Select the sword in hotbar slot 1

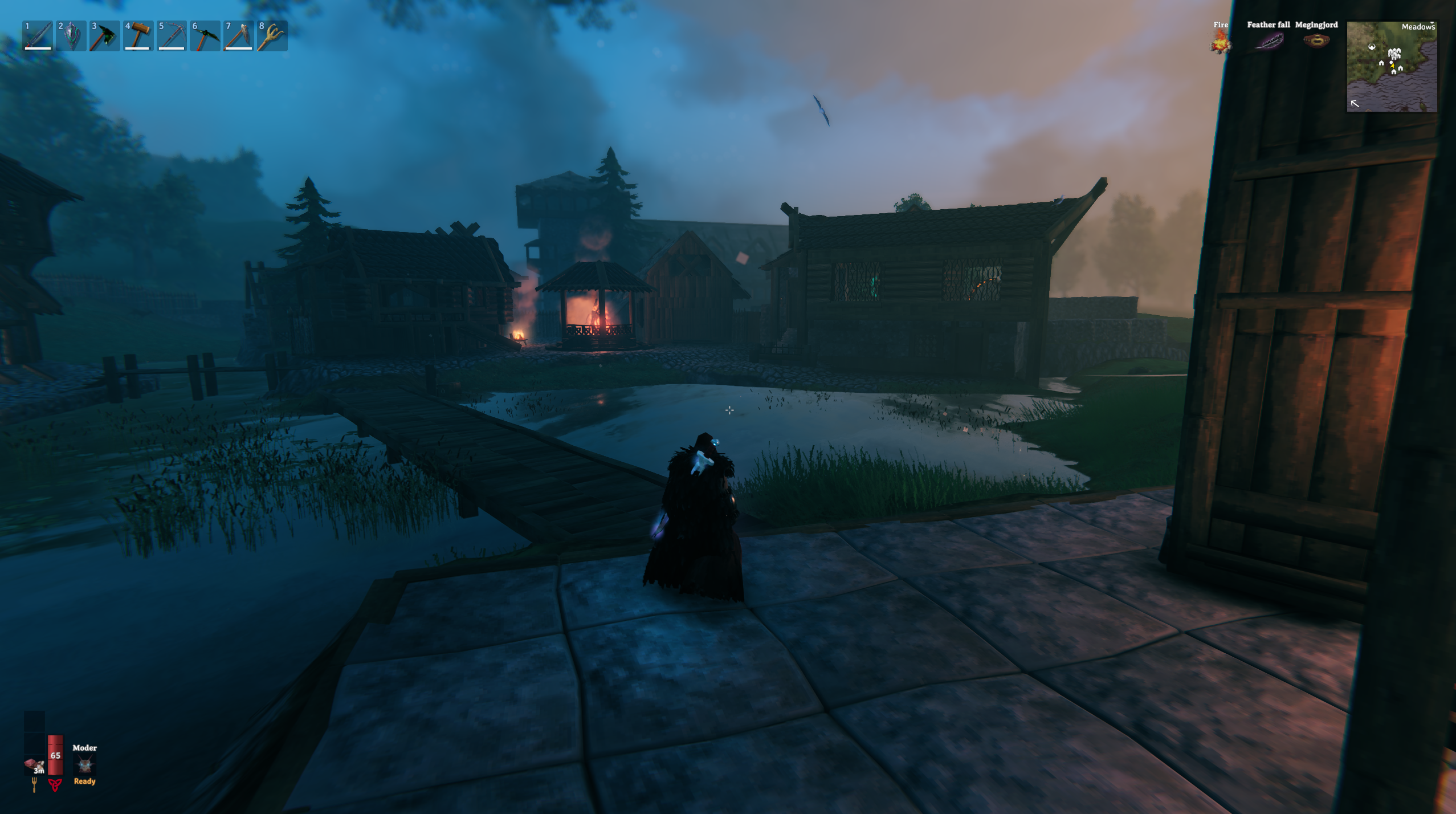click(x=38, y=36)
